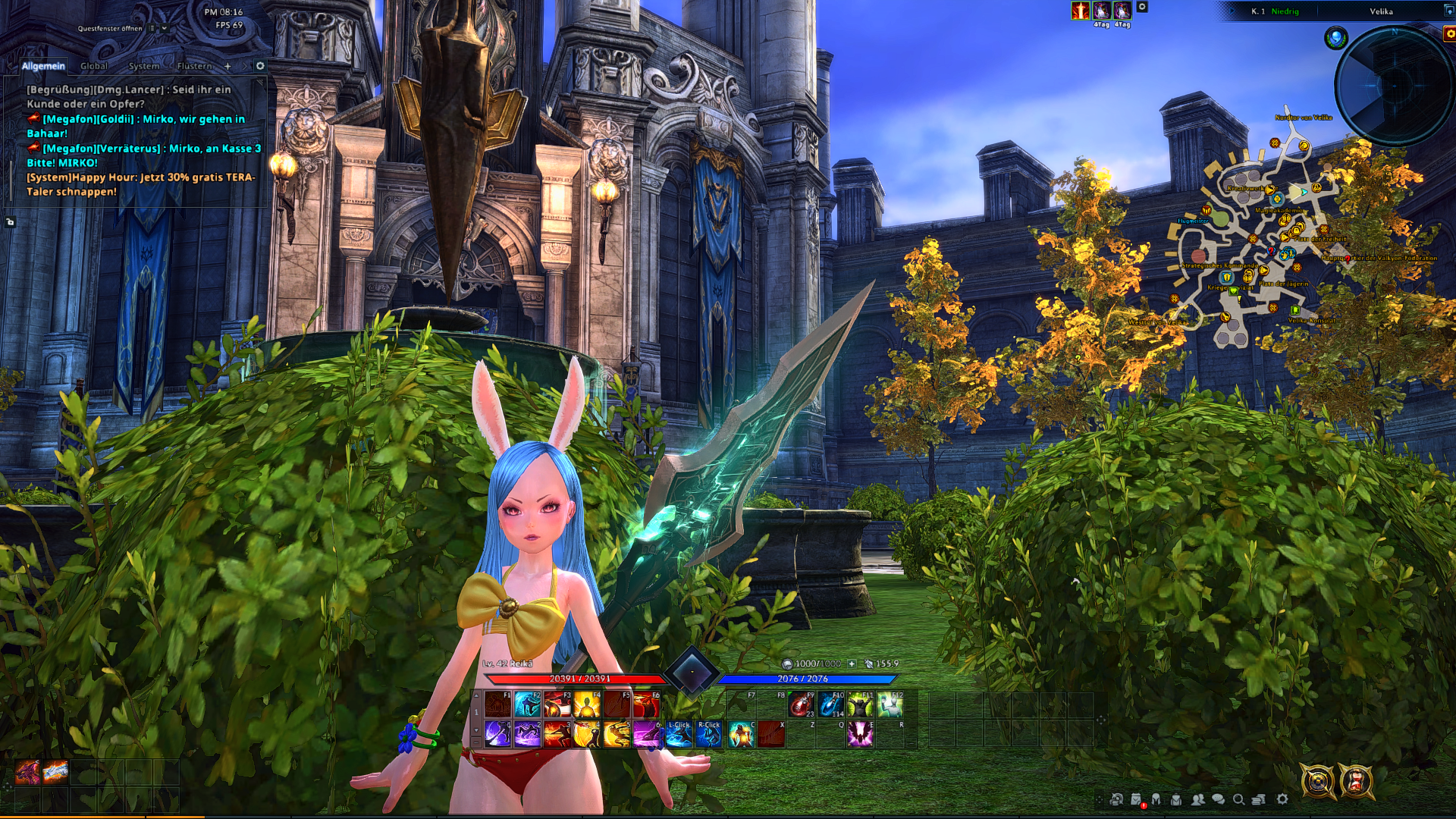Screen dimensions: 1456x819
Task: Use the red health potion on F9
Action: click(x=801, y=704)
